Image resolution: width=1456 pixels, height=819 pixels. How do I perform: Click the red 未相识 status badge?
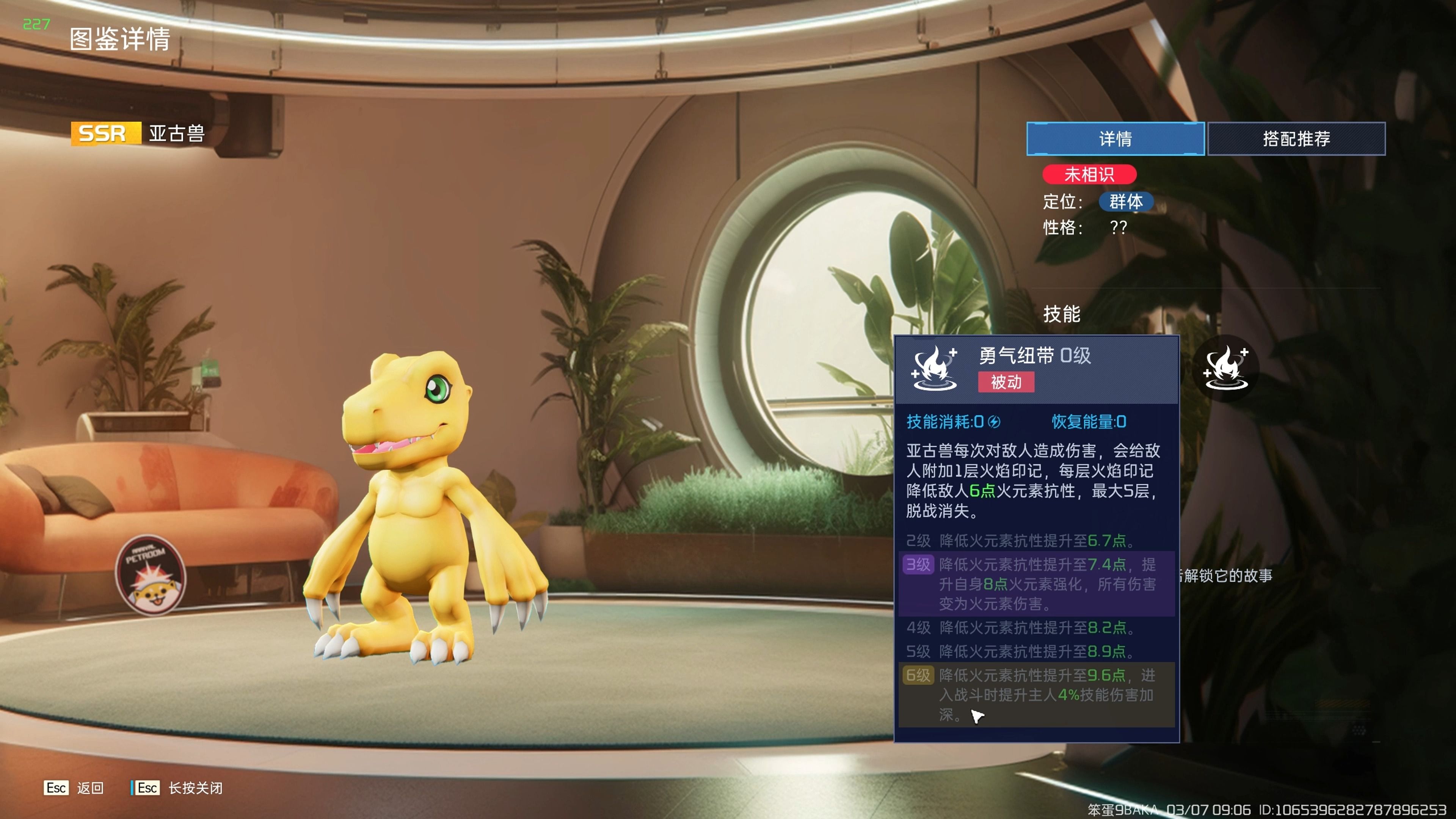(x=1089, y=174)
